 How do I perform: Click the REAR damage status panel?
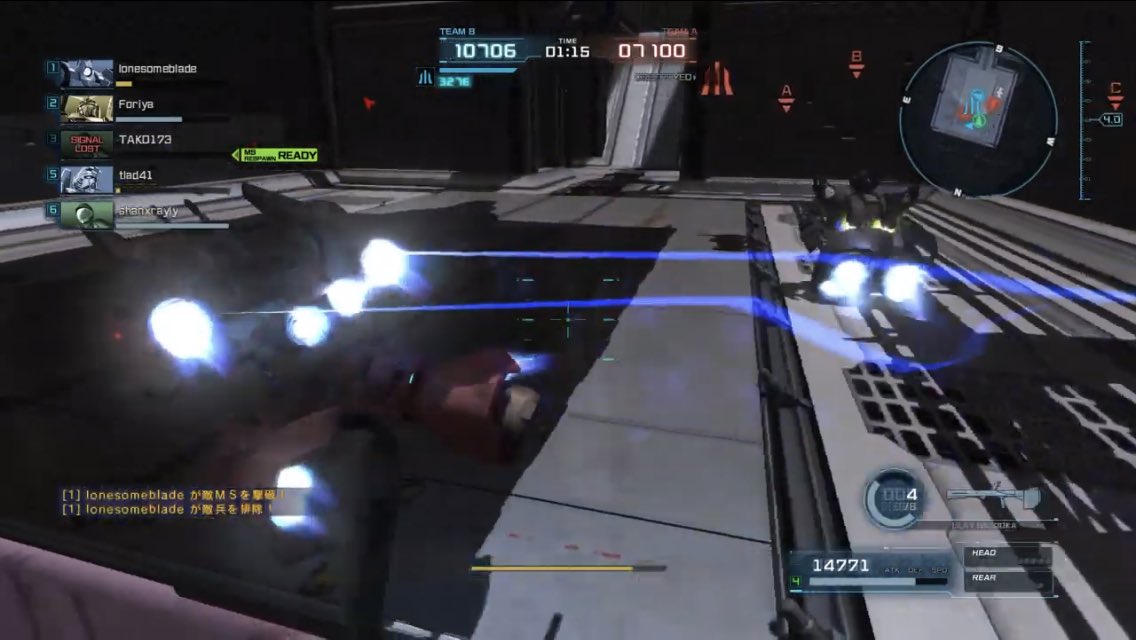pos(1006,578)
